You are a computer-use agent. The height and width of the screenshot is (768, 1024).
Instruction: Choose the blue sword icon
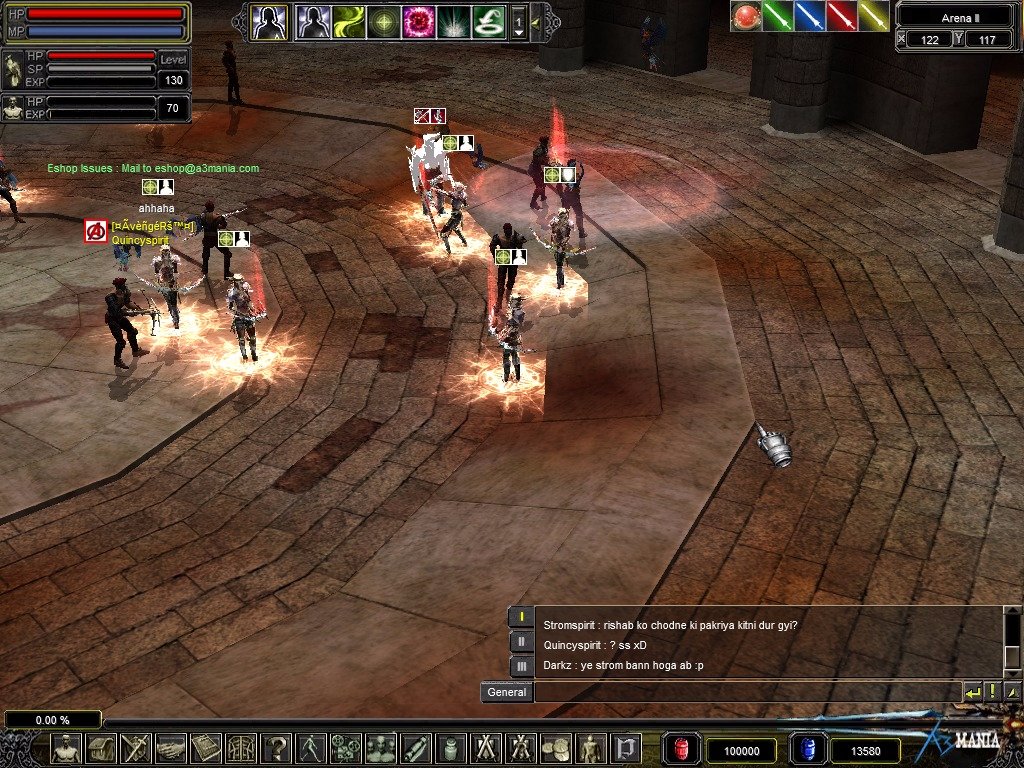tap(810, 16)
